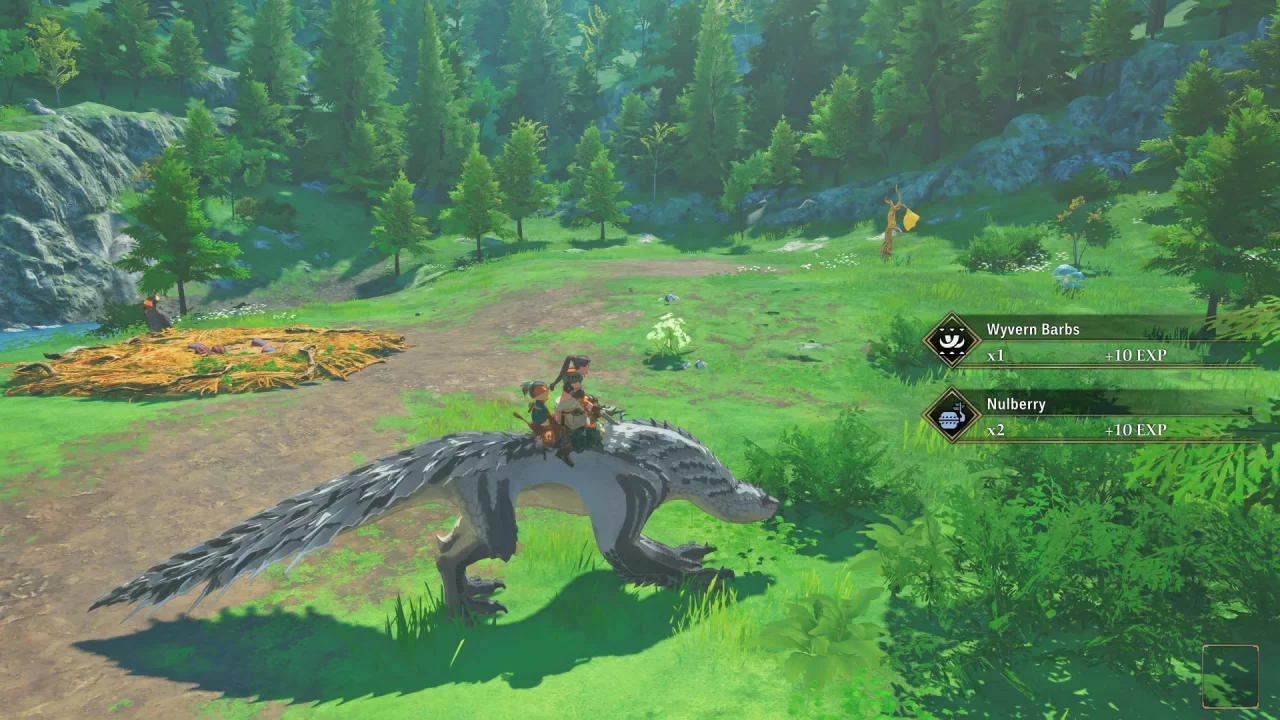
Task: Click the +10 EXP label for Wyvern Barbs
Action: (1138, 356)
